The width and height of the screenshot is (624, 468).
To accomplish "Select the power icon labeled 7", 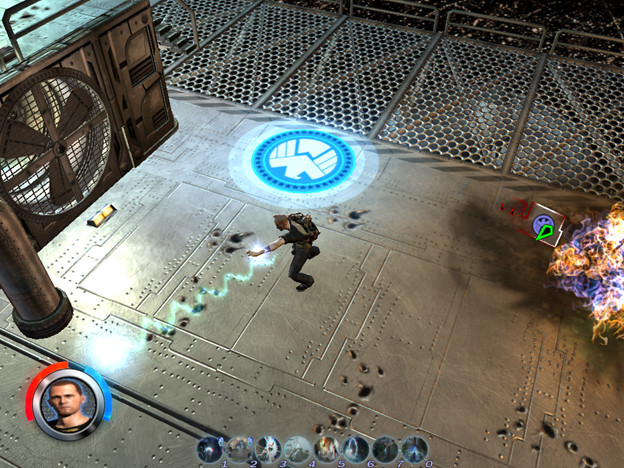I will coord(385,449).
